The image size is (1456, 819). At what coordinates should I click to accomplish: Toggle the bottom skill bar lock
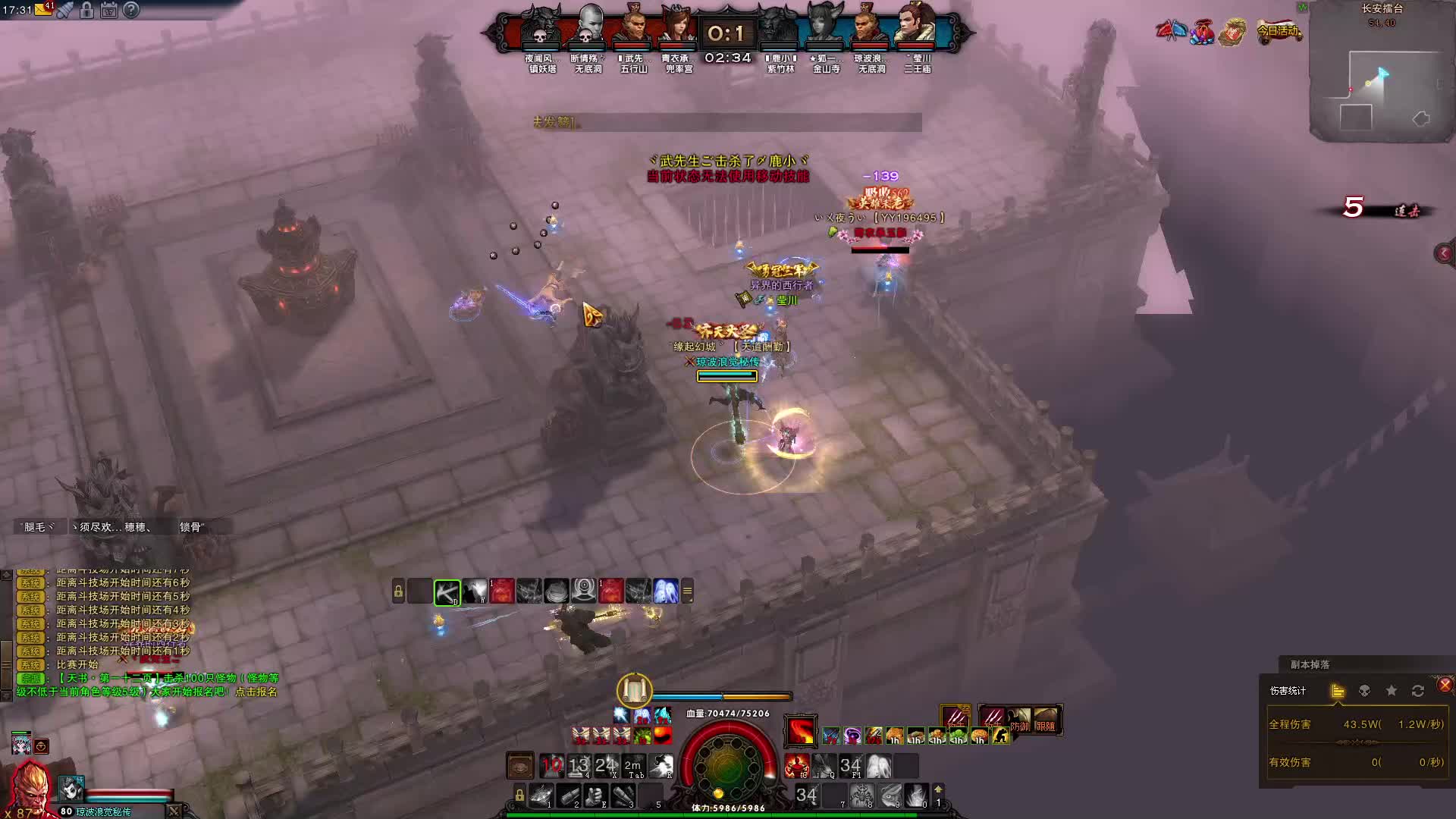coord(519,795)
